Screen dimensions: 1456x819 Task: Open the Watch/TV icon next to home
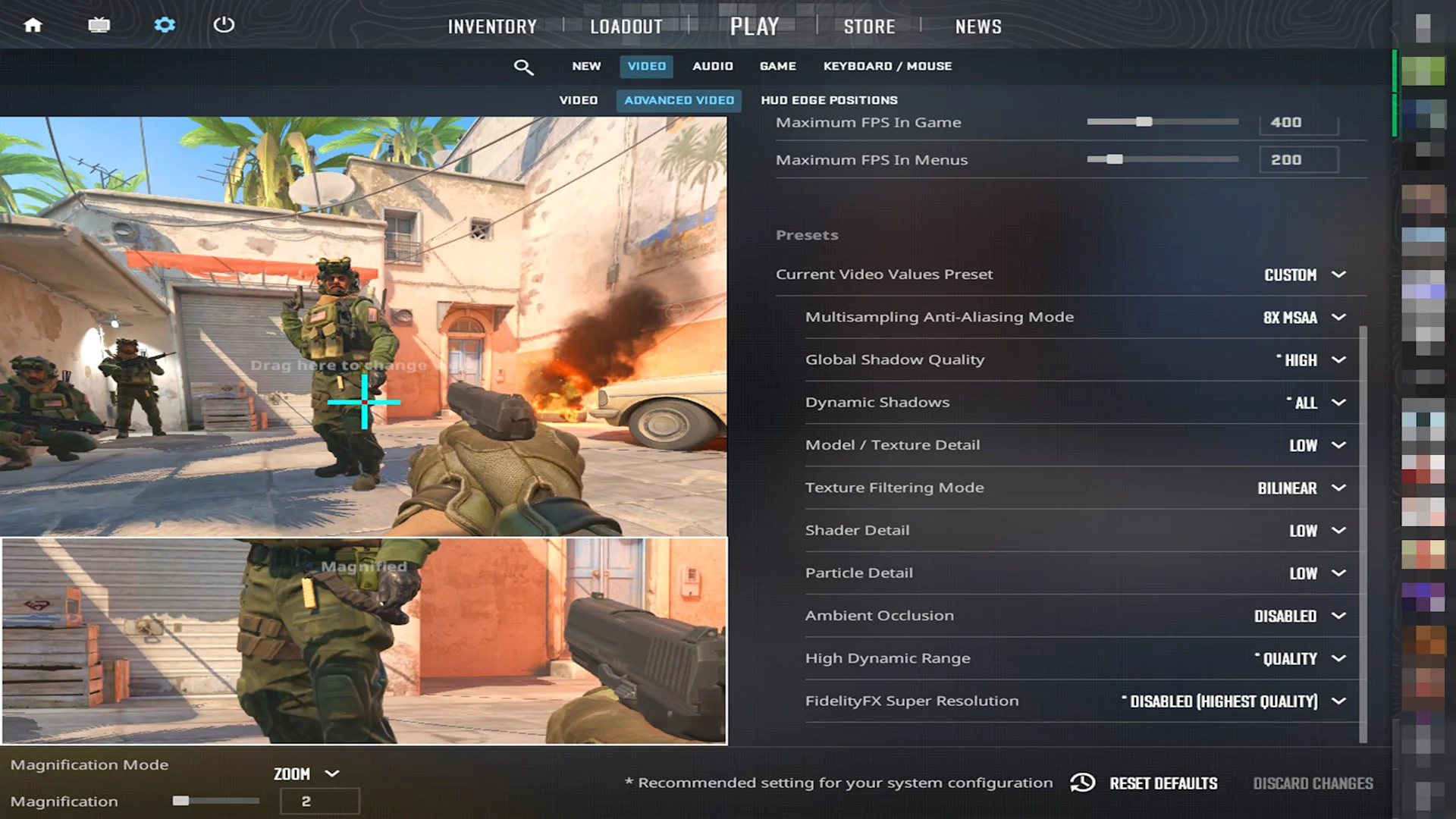pos(99,25)
